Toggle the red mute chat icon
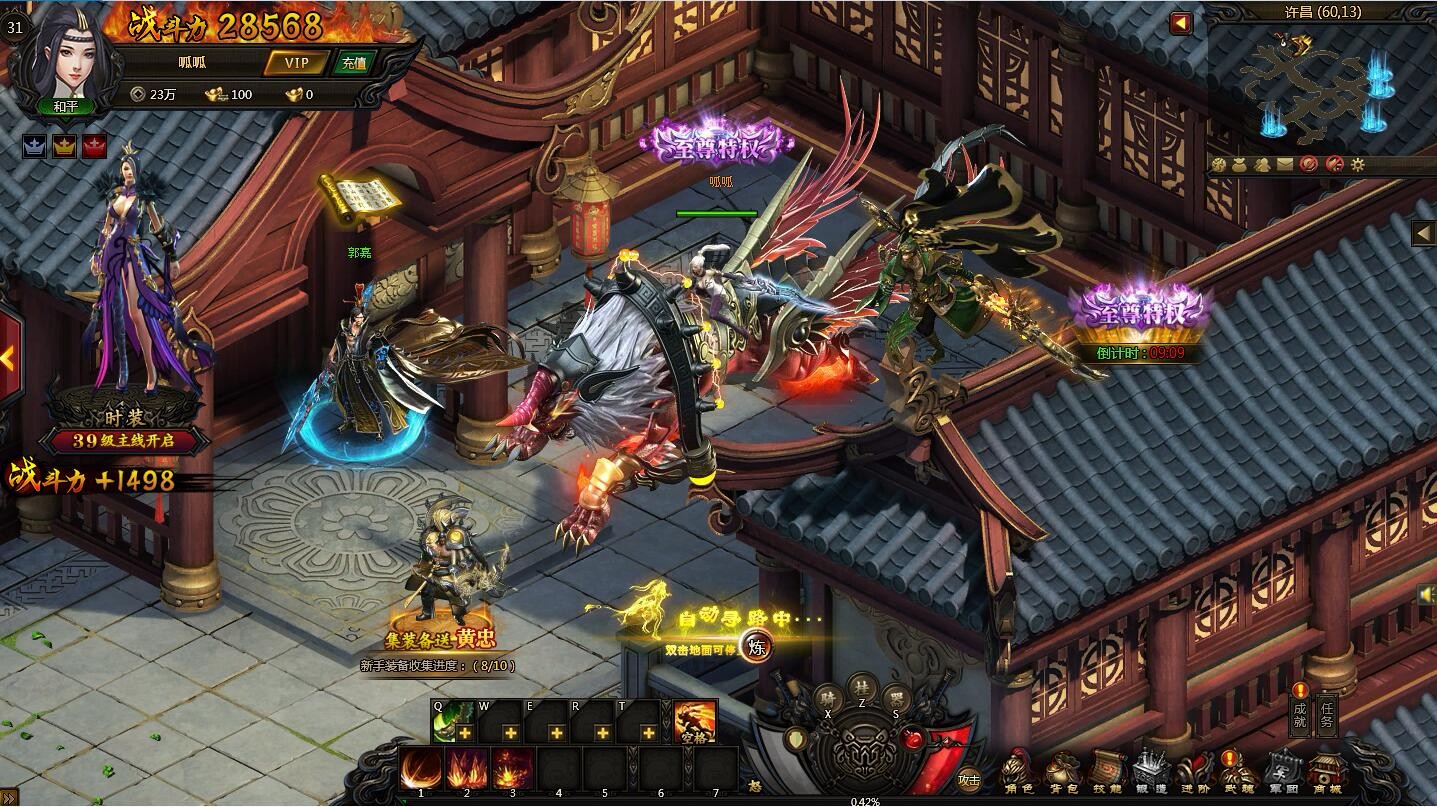This screenshot has width=1437, height=807. point(1308,165)
